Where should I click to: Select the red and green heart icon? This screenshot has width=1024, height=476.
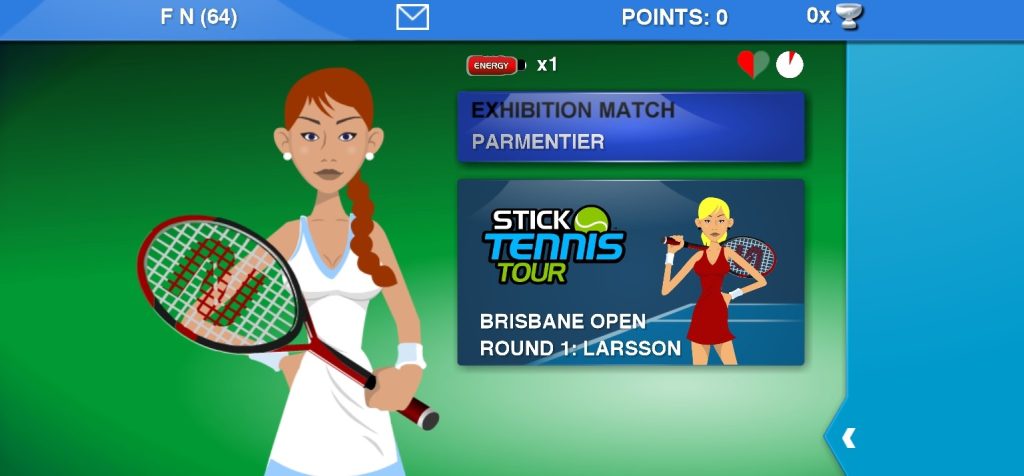tap(753, 65)
